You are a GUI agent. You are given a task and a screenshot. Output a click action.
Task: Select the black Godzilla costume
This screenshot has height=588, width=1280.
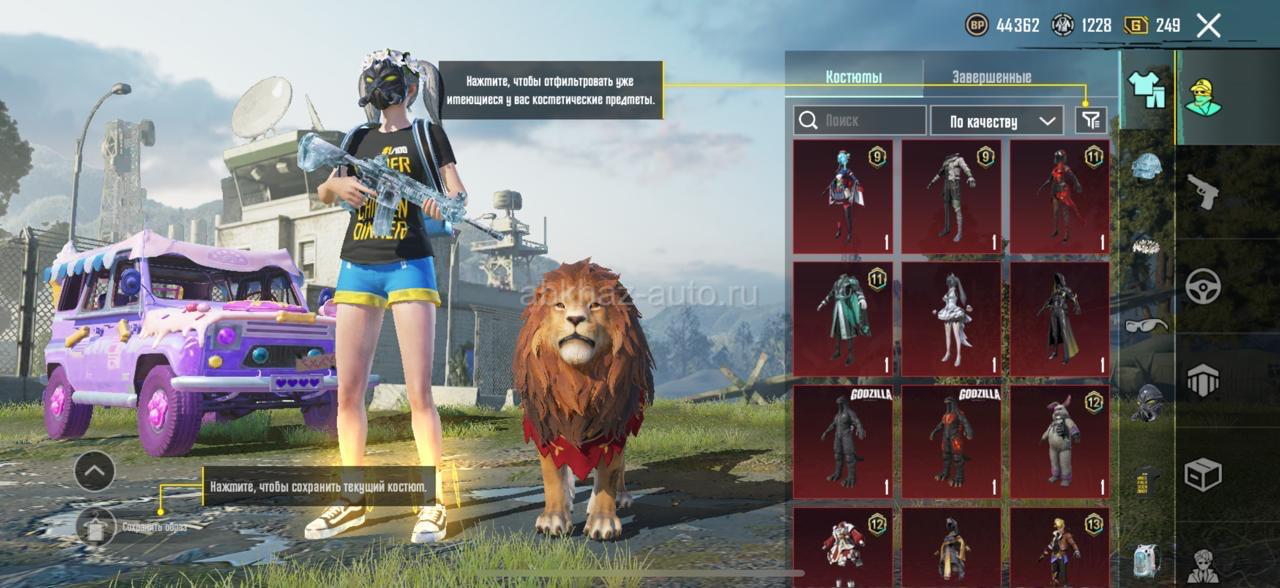pyautogui.click(x=842, y=442)
